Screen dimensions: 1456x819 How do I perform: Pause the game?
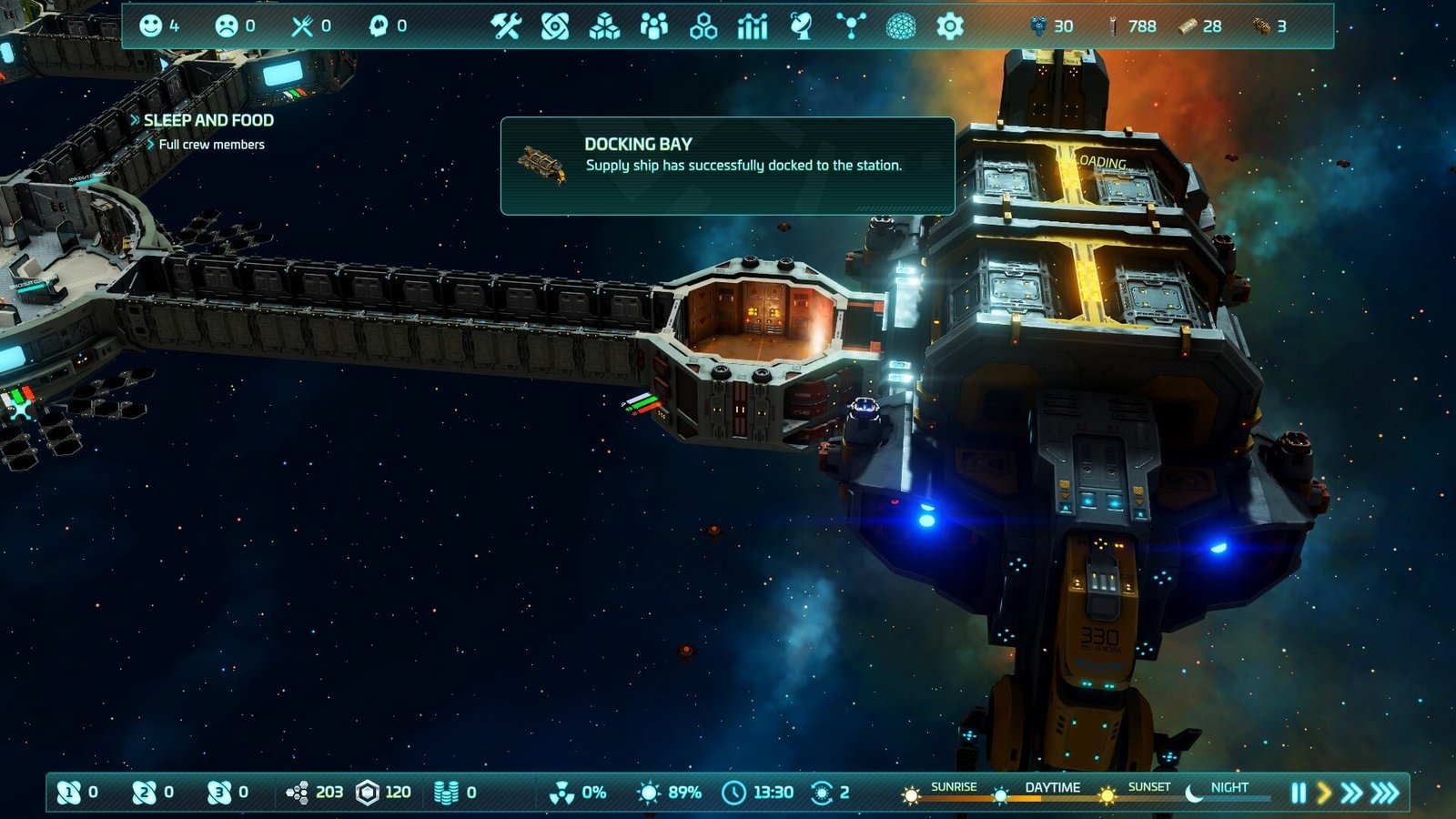[1299, 793]
